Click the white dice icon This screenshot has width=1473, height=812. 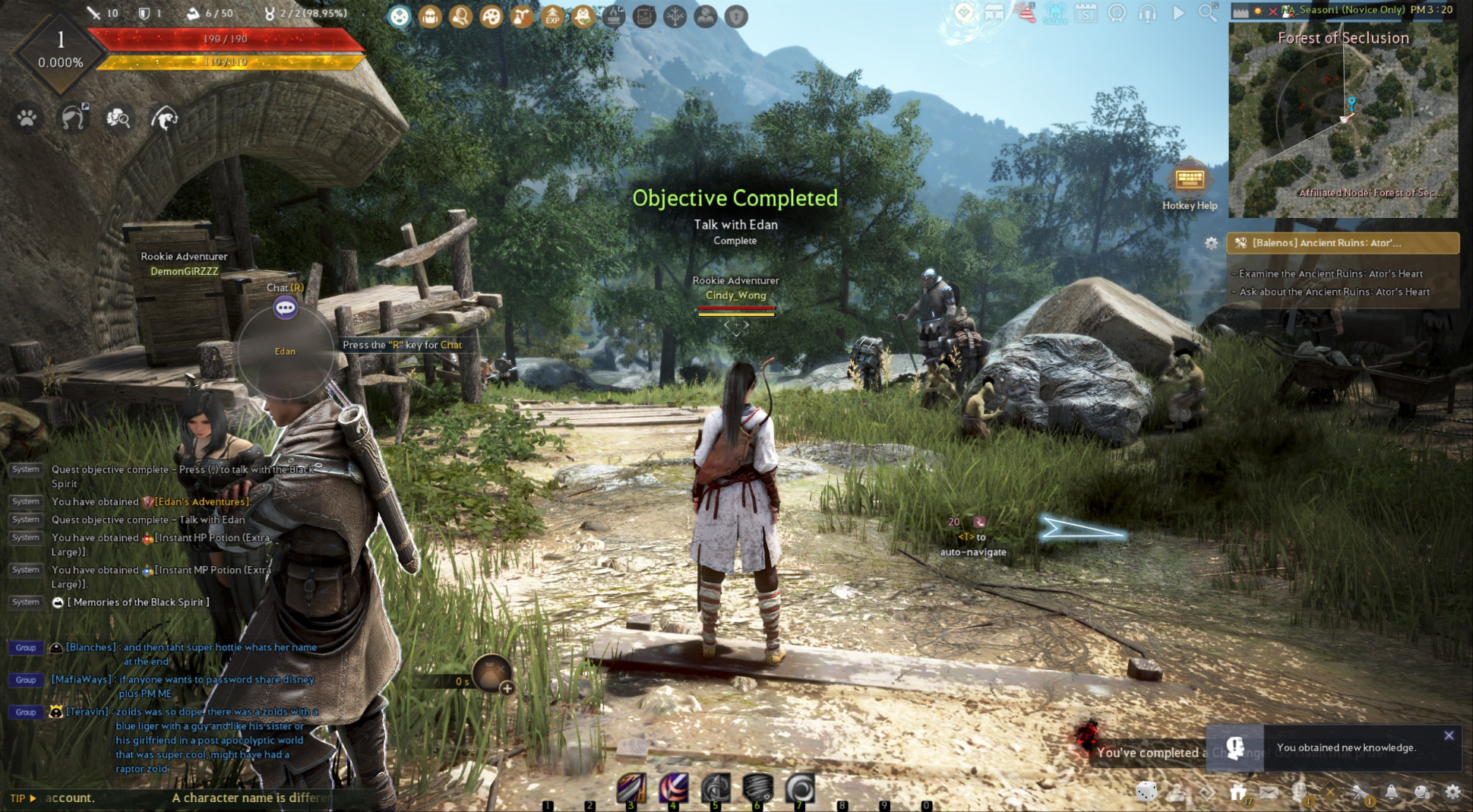click(x=1146, y=792)
